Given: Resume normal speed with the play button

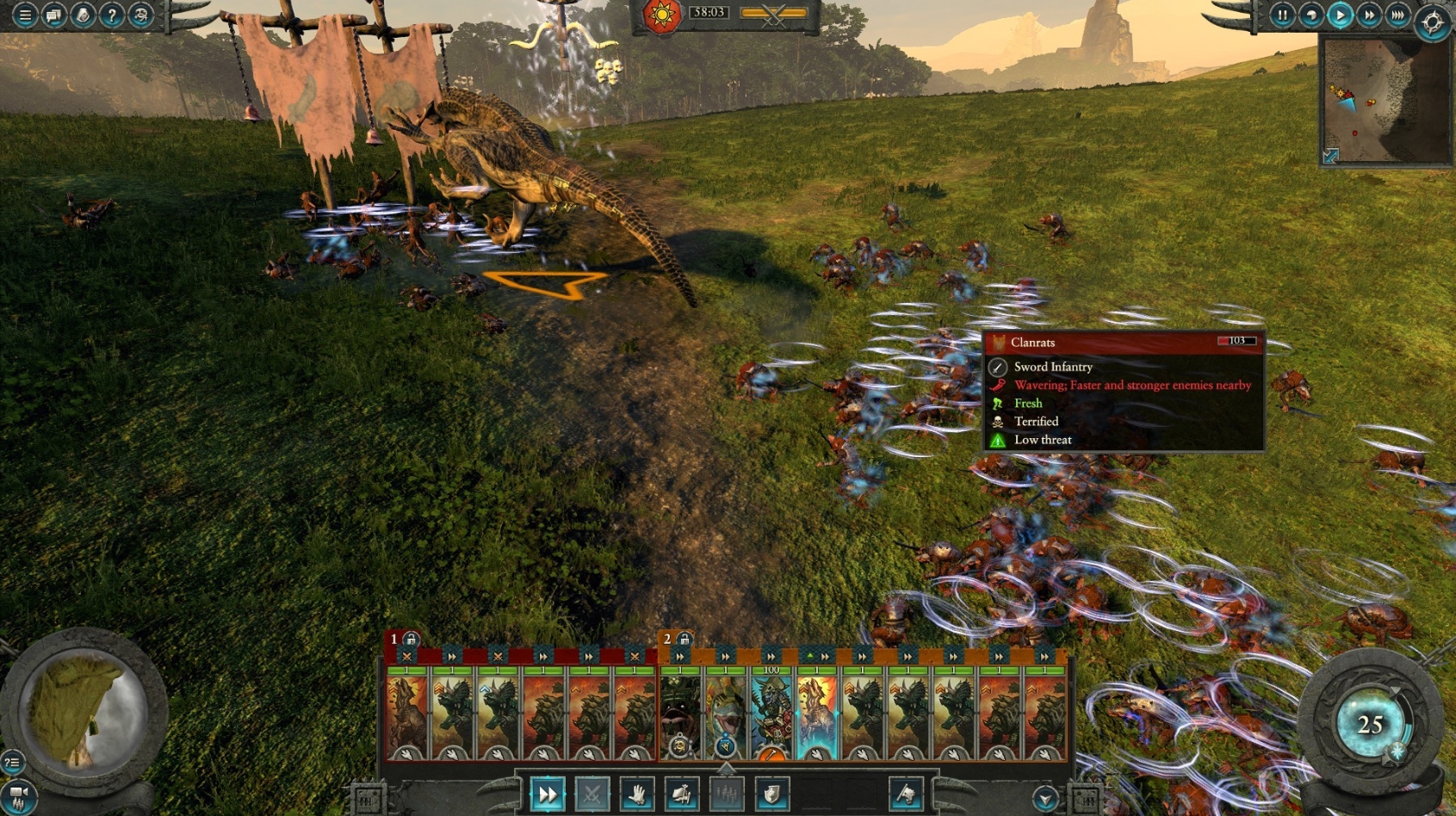Looking at the screenshot, I should tap(1340, 15).
